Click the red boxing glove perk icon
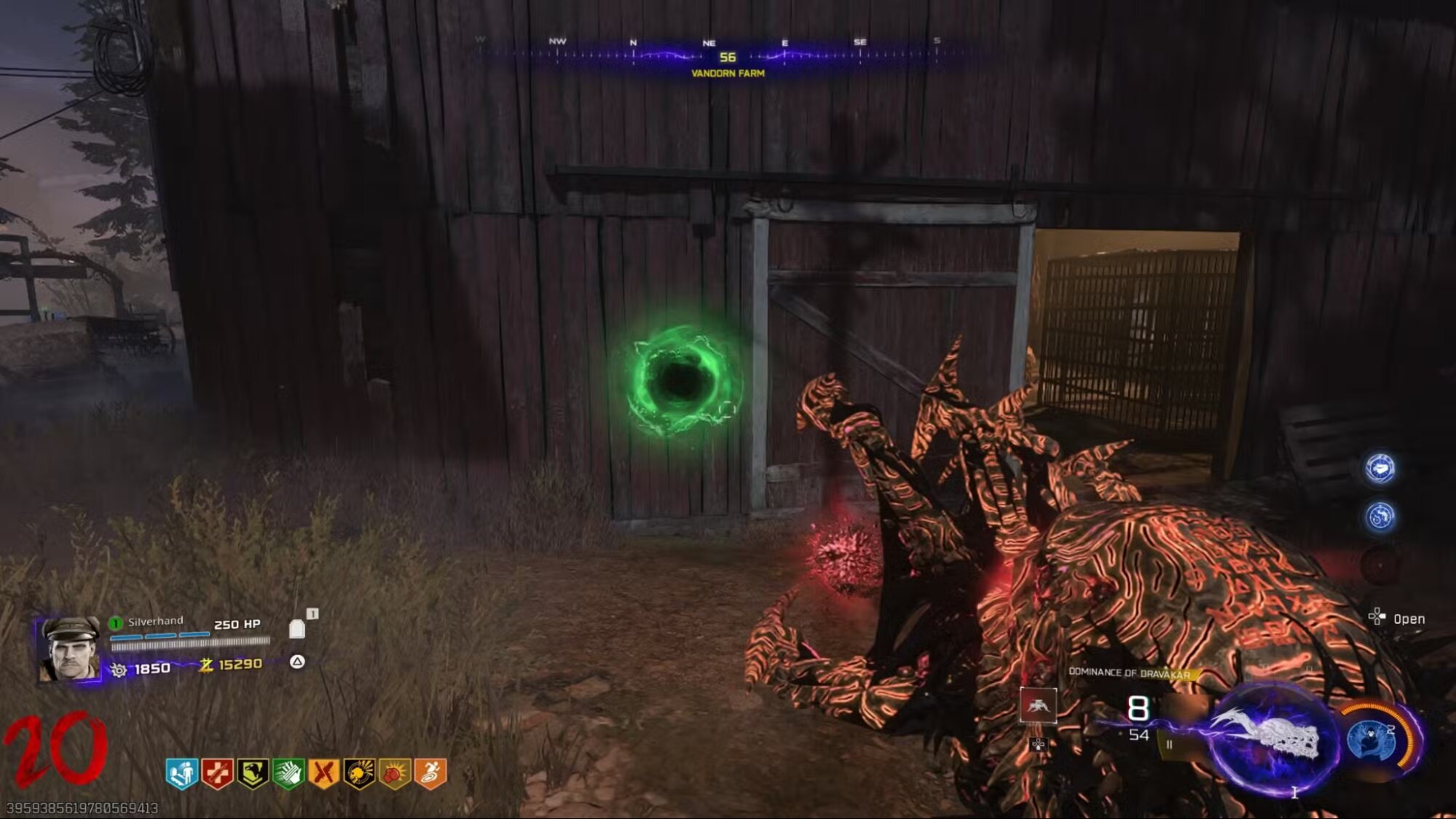Viewport: 1456px width, 819px height. tap(395, 773)
